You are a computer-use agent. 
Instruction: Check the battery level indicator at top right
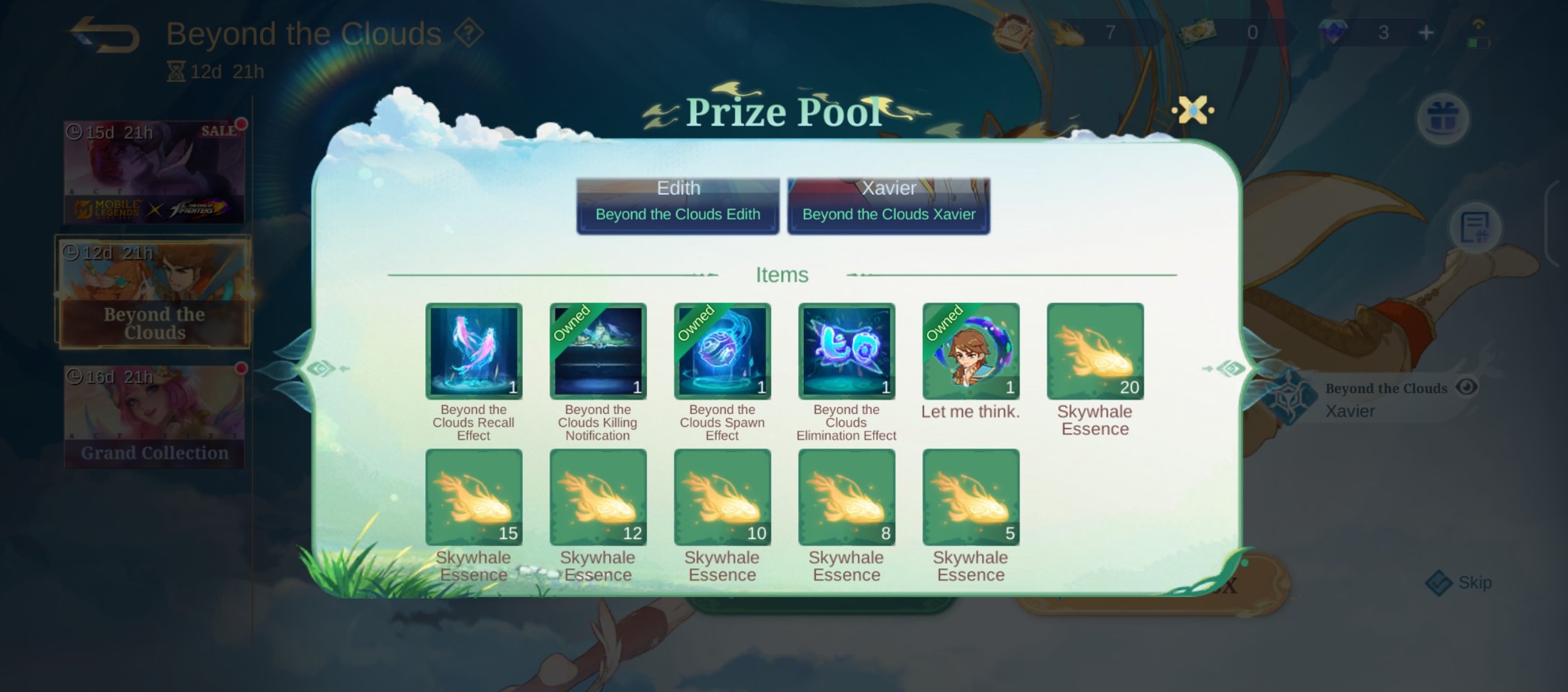[1480, 42]
